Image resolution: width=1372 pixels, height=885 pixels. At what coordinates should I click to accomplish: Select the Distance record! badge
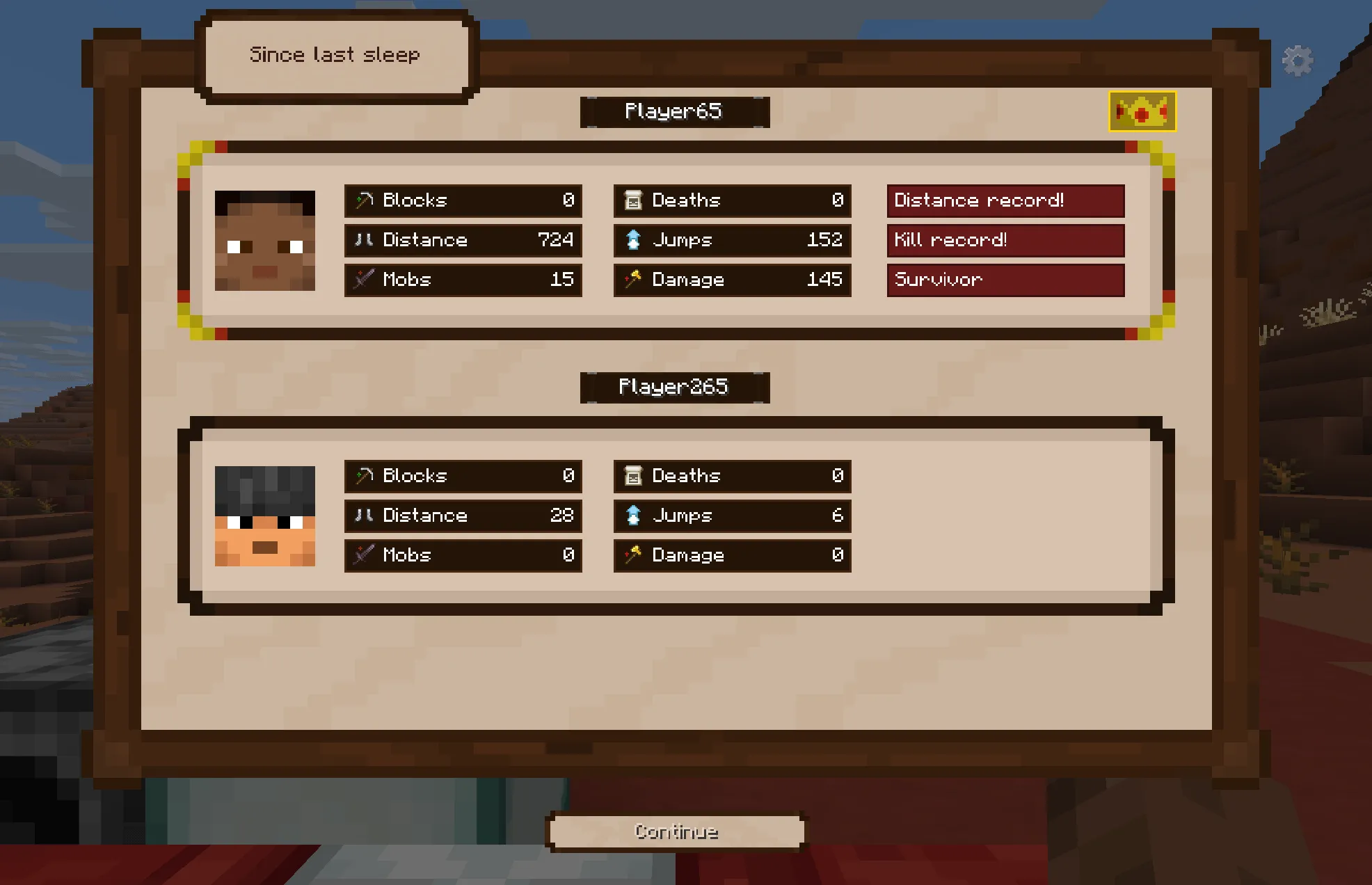click(1005, 200)
